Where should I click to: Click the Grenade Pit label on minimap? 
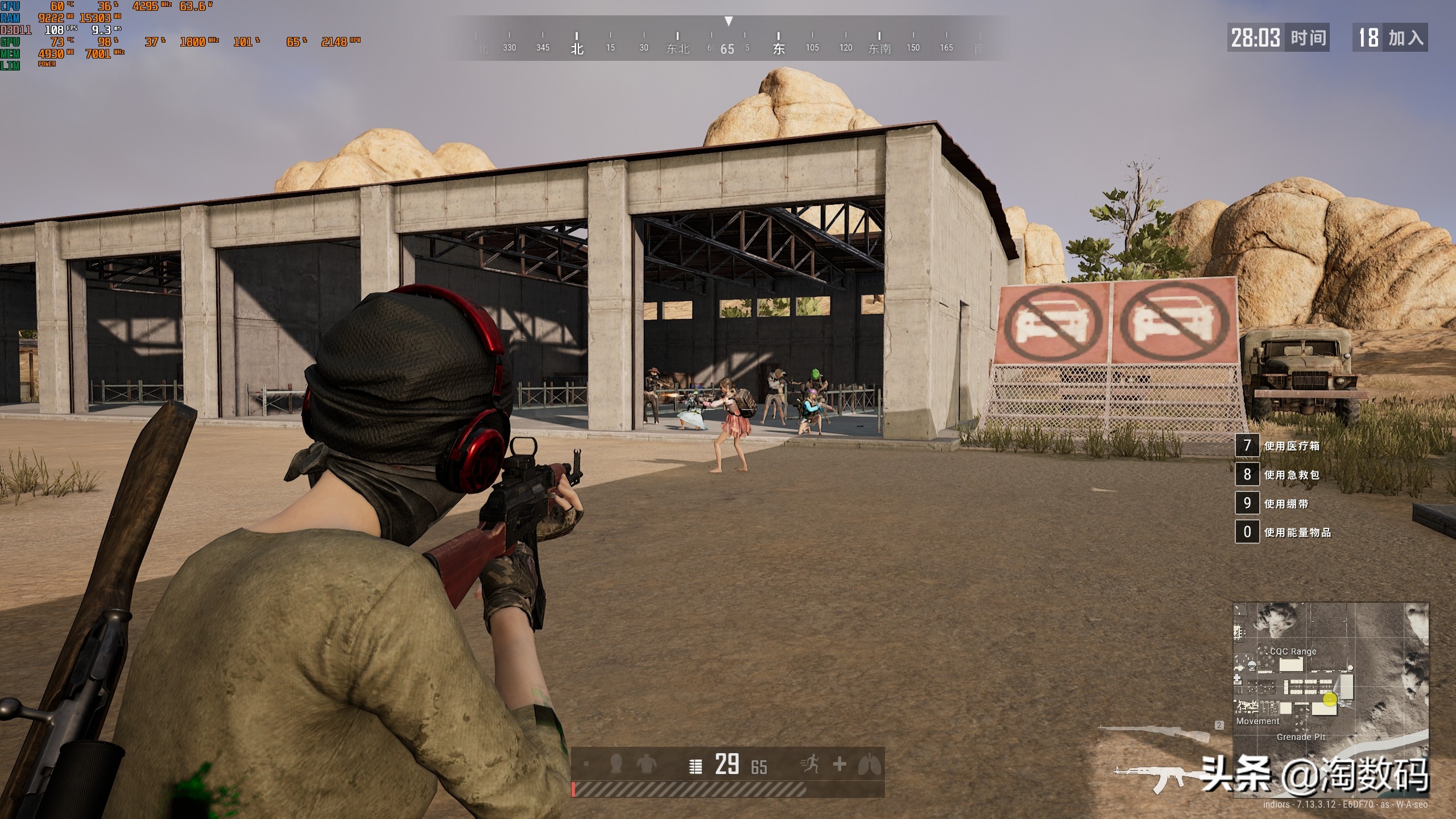[1301, 737]
